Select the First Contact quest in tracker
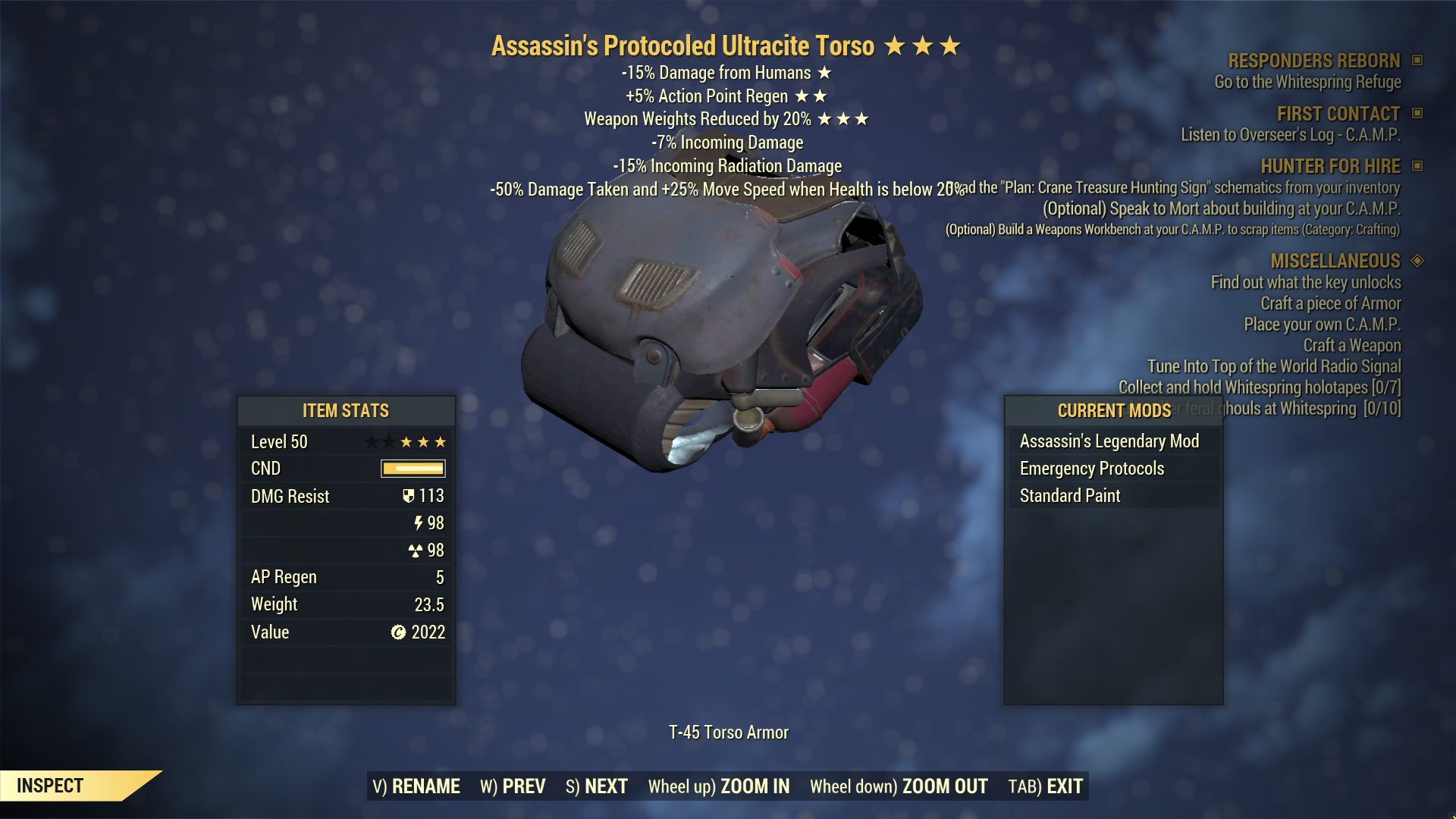Viewport: 1456px width, 819px height. [1338, 114]
